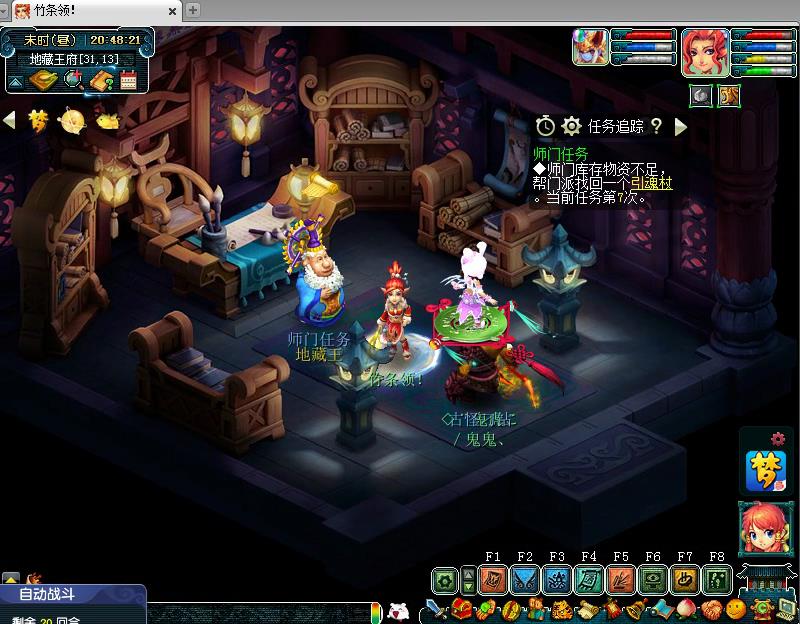Click the quest tracker stopwatch icon
Image resolution: width=800 pixels, height=624 pixels.
pyautogui.click(x=545, y=126)
